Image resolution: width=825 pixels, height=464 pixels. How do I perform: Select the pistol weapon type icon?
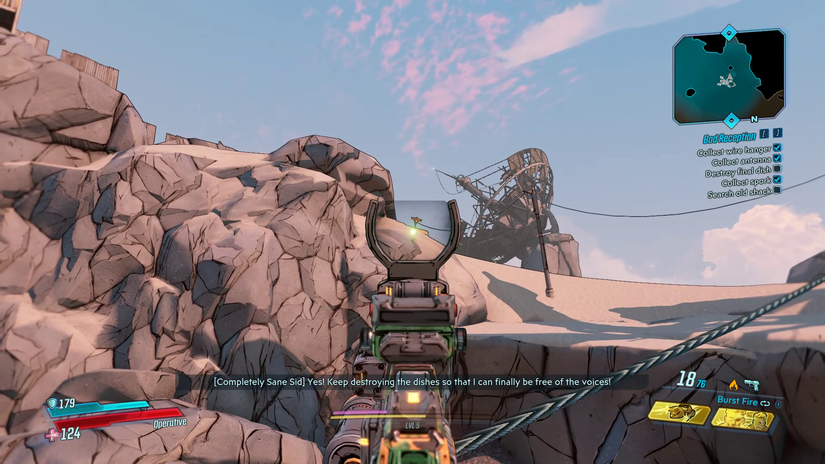[751, 383]
